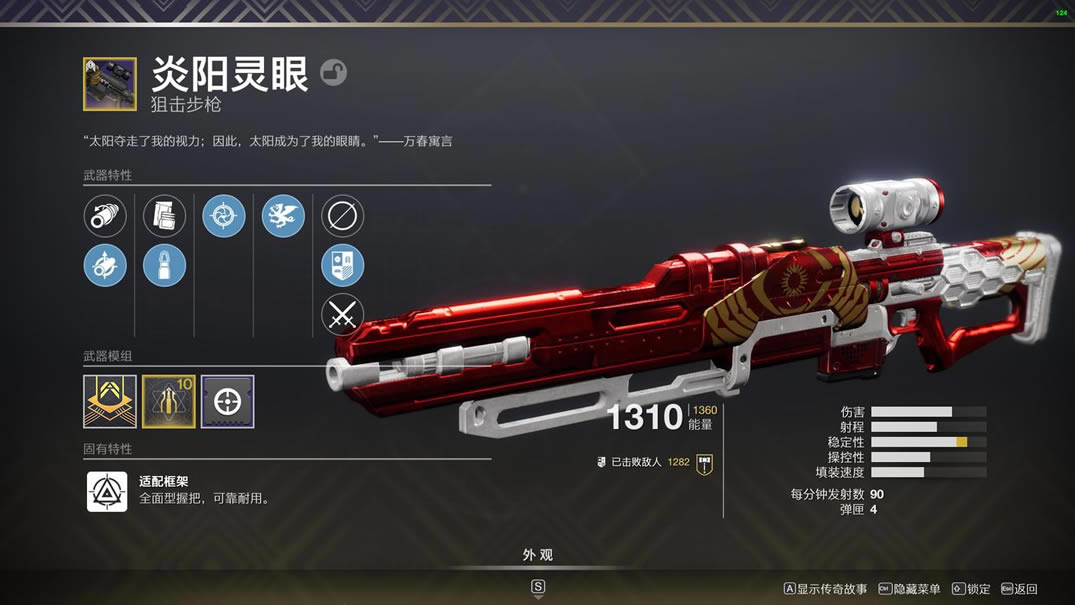Choose the highlighted single bullet magazine perk
The width and height of the screenshot is (1075, 605).
tap(164, 266)
